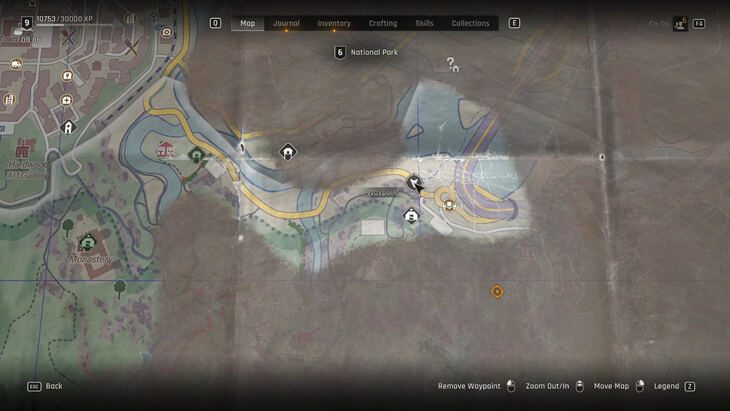Image resolution: width=730 pixels, height=411 pixels.
Task: Select the orange-white marker on the roundabout
Action: 449,205
